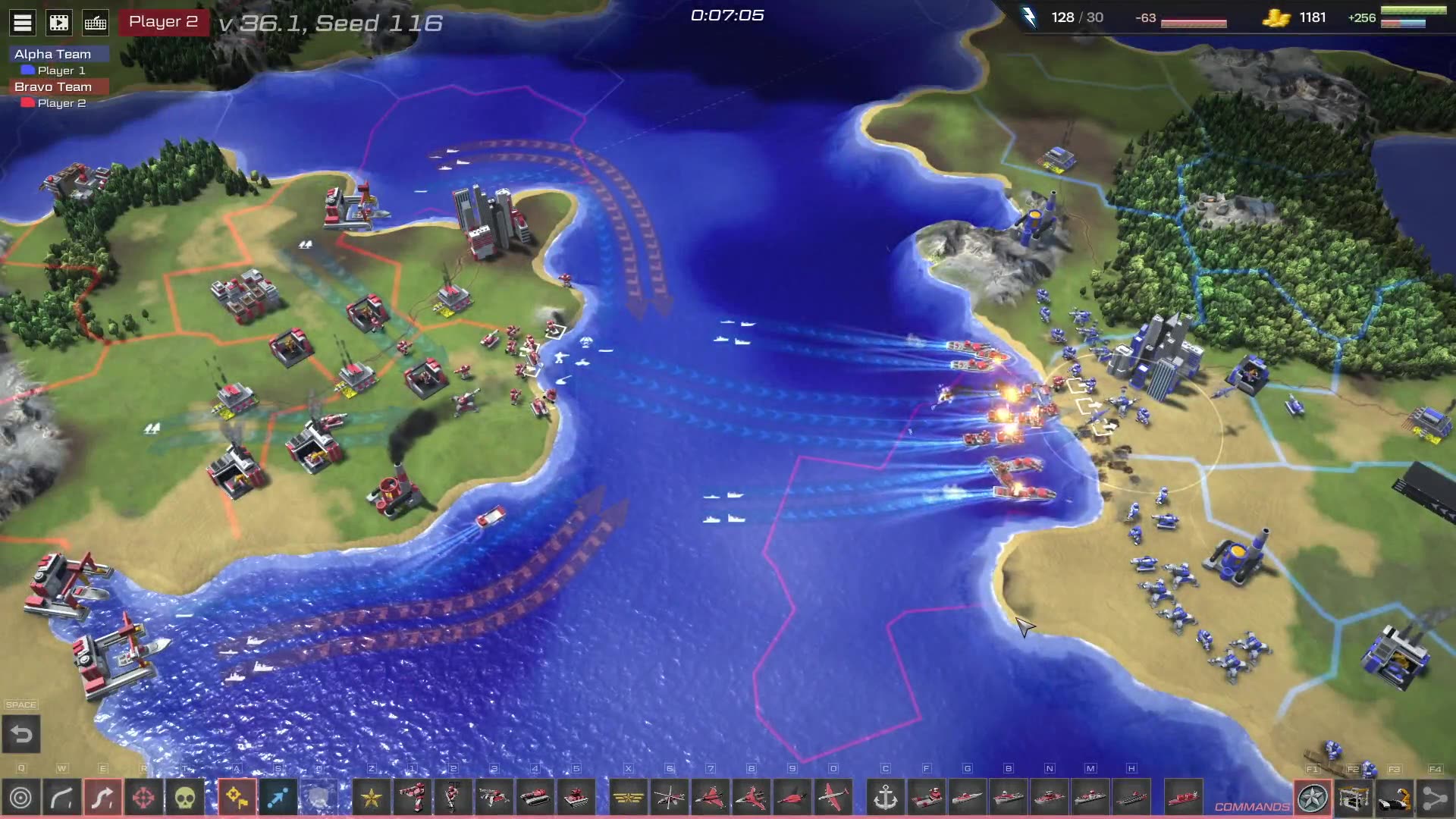This screenshot has height=819, width=1456.
Task: Show the keyboard hotkeys panel
Action: [x=96, y=23]
